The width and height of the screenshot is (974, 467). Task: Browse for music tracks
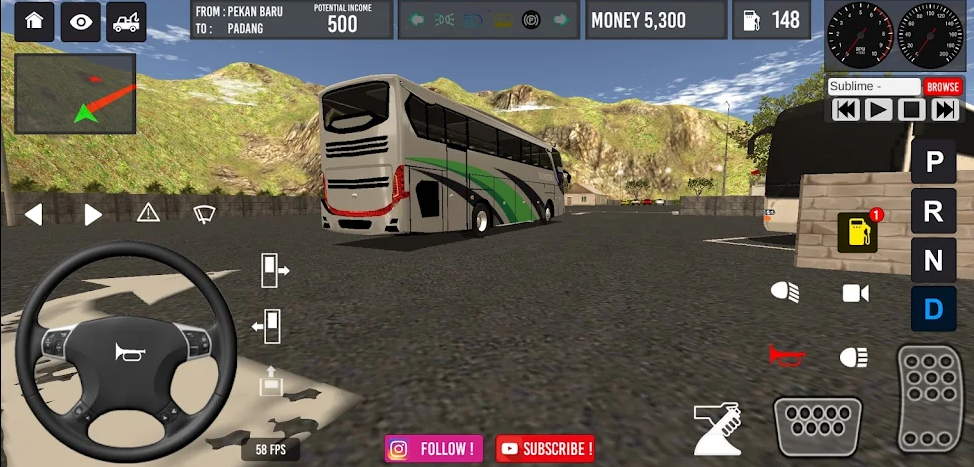click(x=942, y=87)
